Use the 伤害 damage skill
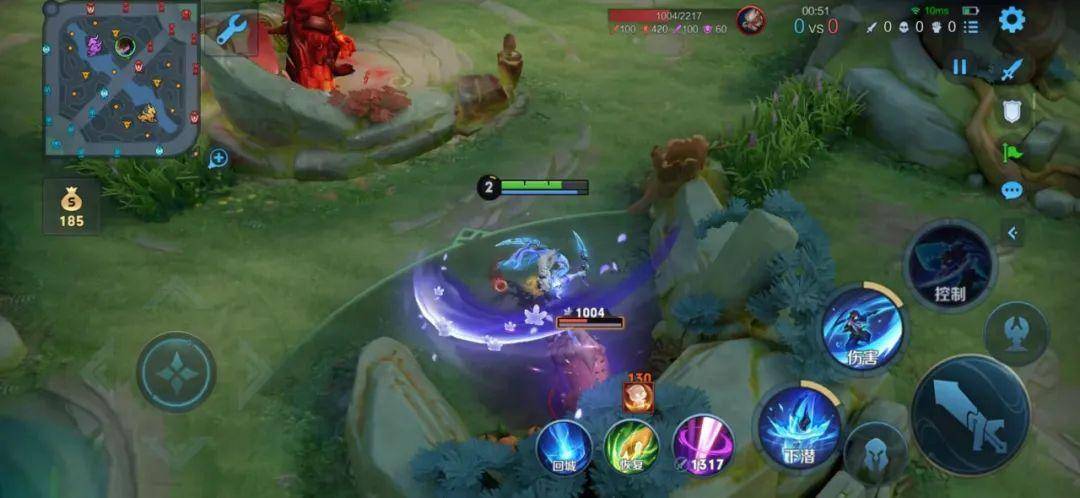Image resolution: width=1080 pixels, height=498 pixels. point(862,328)
